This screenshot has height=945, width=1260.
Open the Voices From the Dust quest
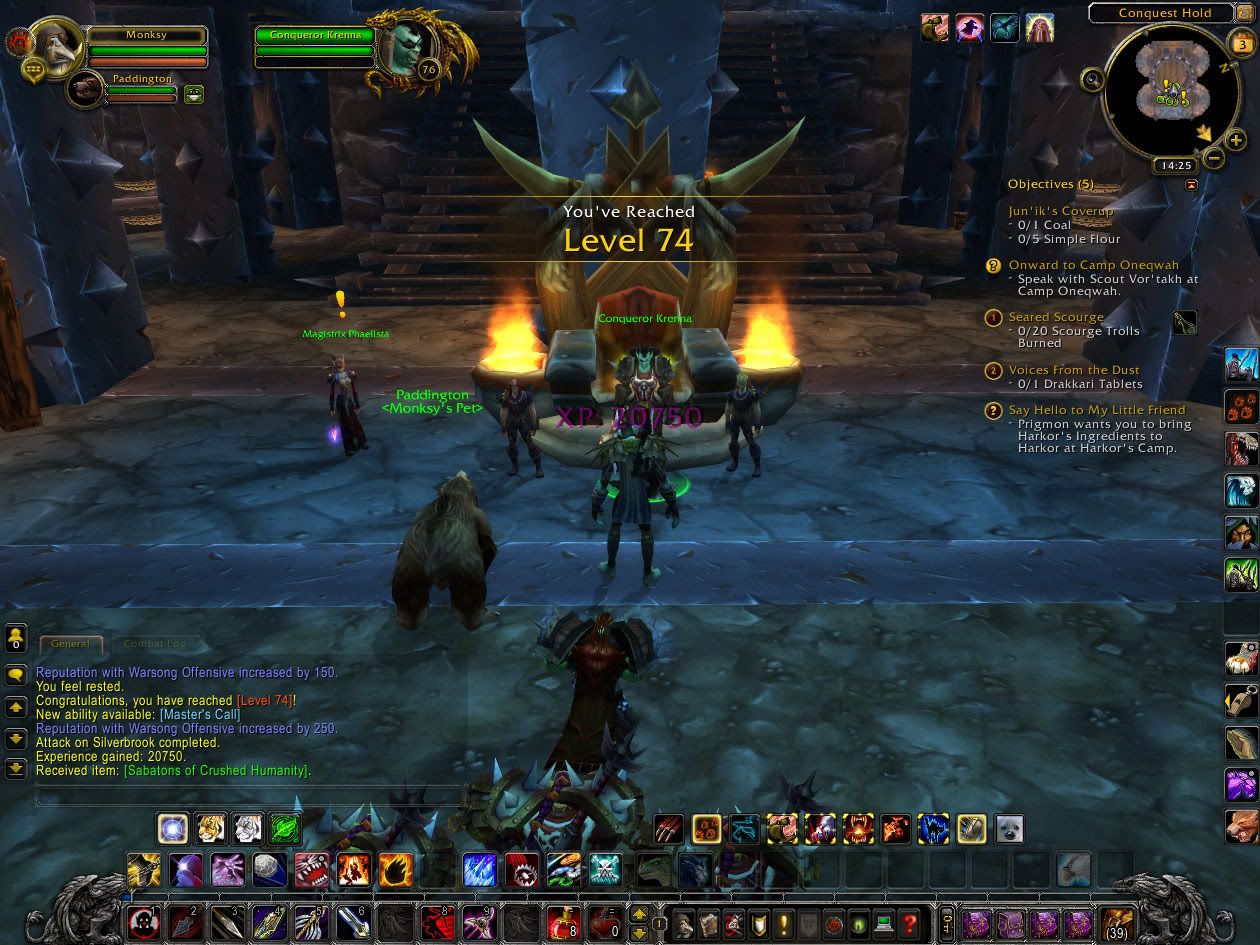click(x=1074, y=370)
